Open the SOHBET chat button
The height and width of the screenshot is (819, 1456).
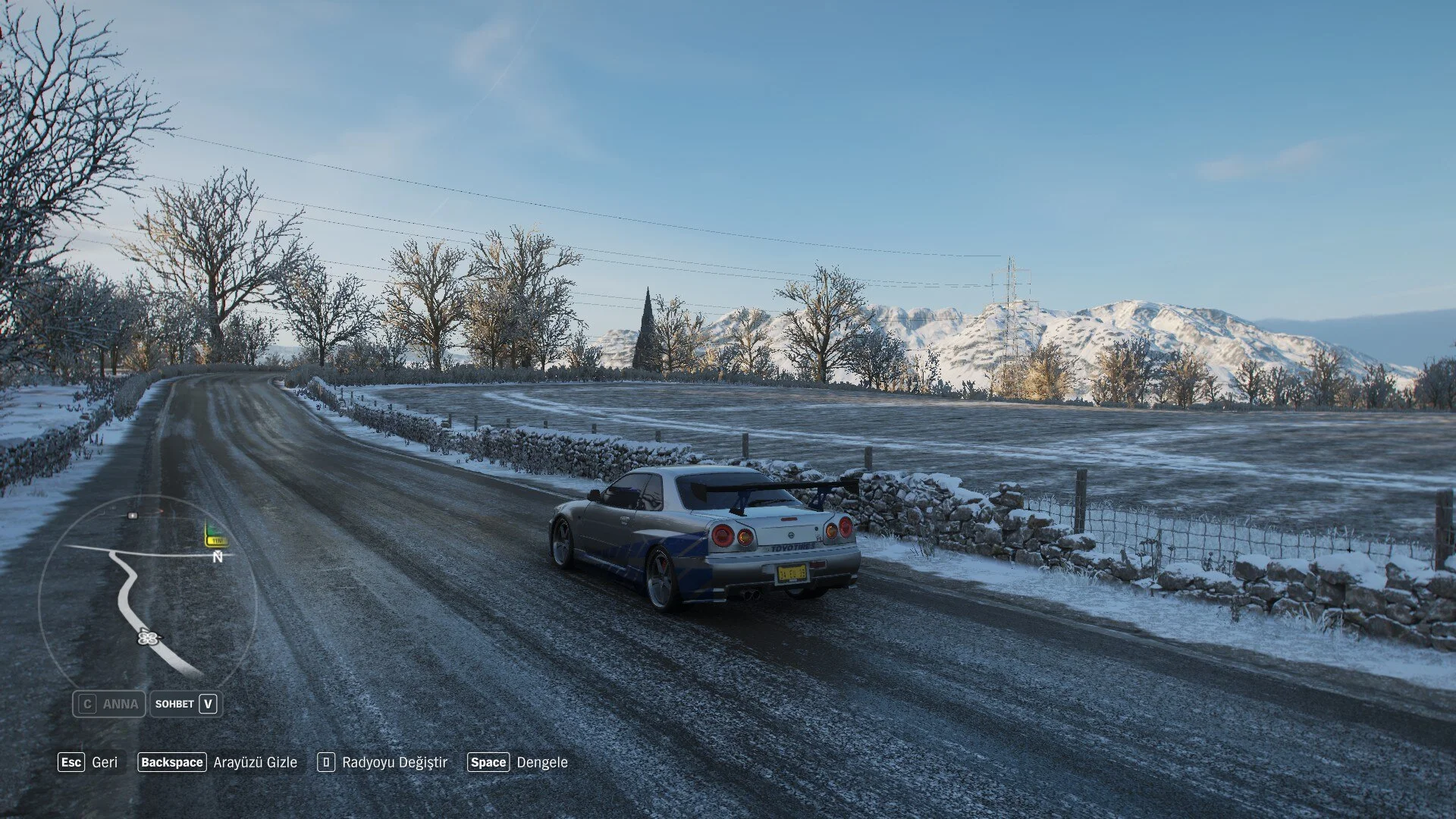coord(186,704)
